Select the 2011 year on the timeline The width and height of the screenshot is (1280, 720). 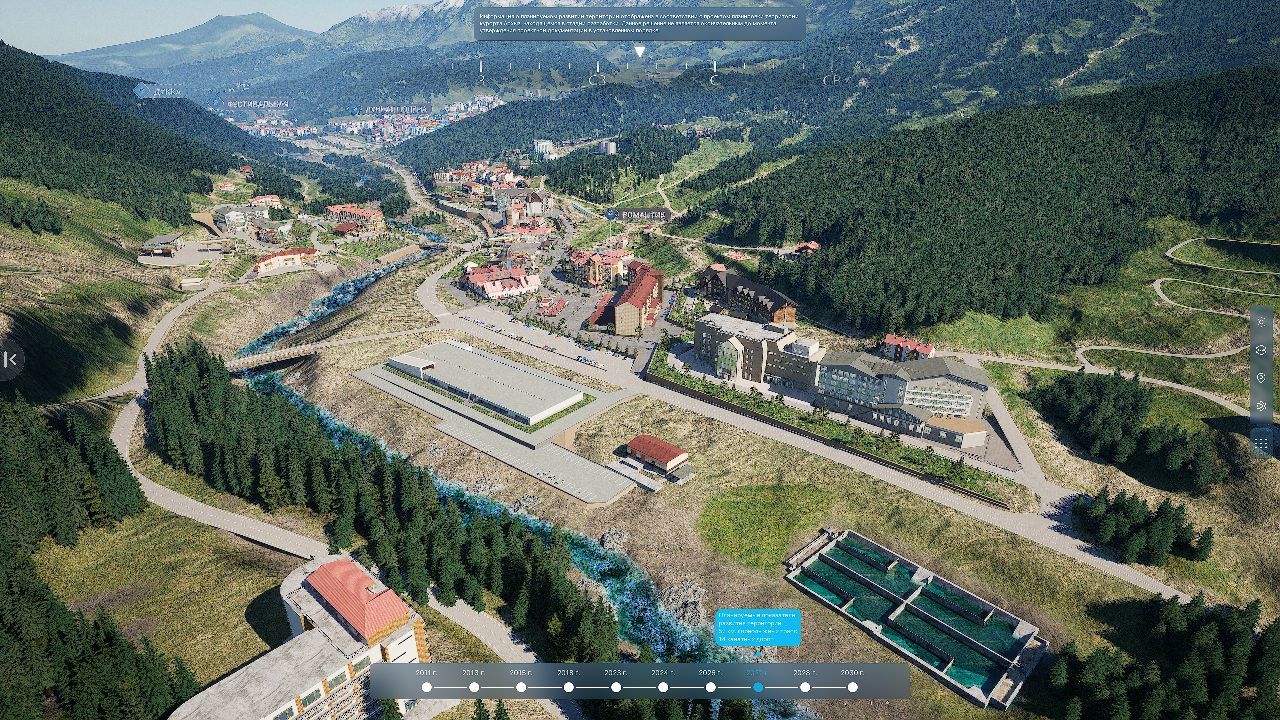point(427,687)
